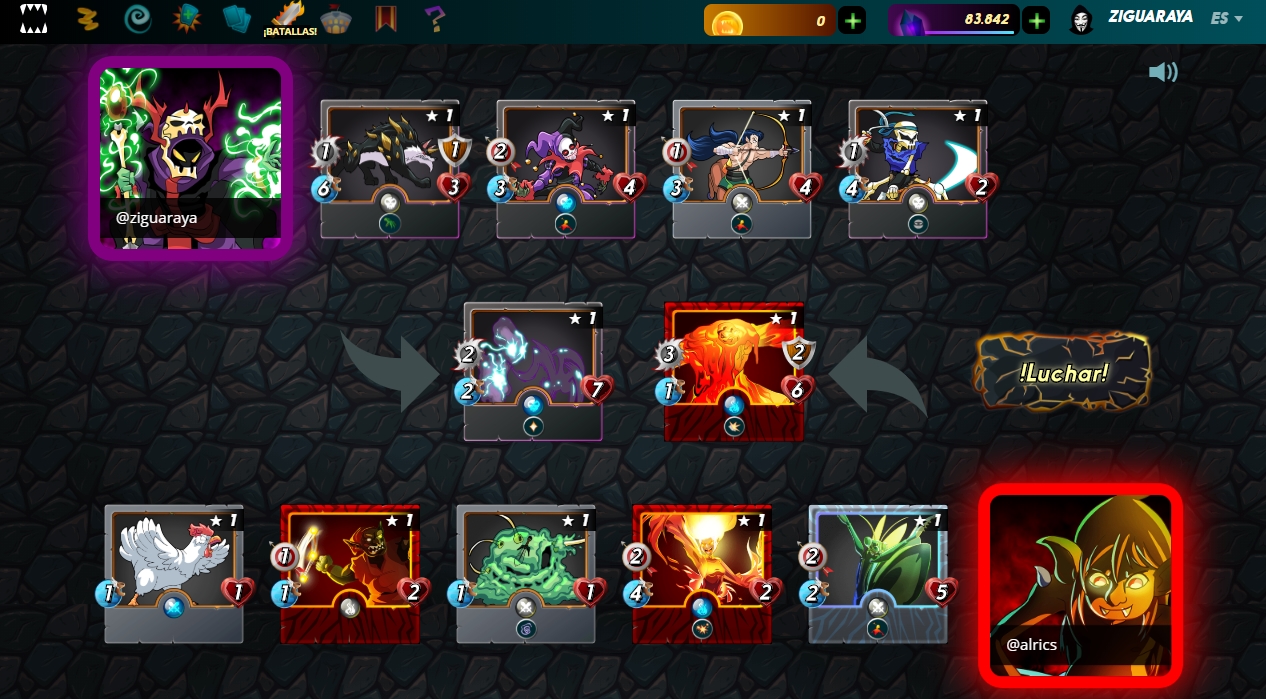Start the fight with the ¡Luchar! button
The image size is (1266, 699).
[x=1063, y=372]
